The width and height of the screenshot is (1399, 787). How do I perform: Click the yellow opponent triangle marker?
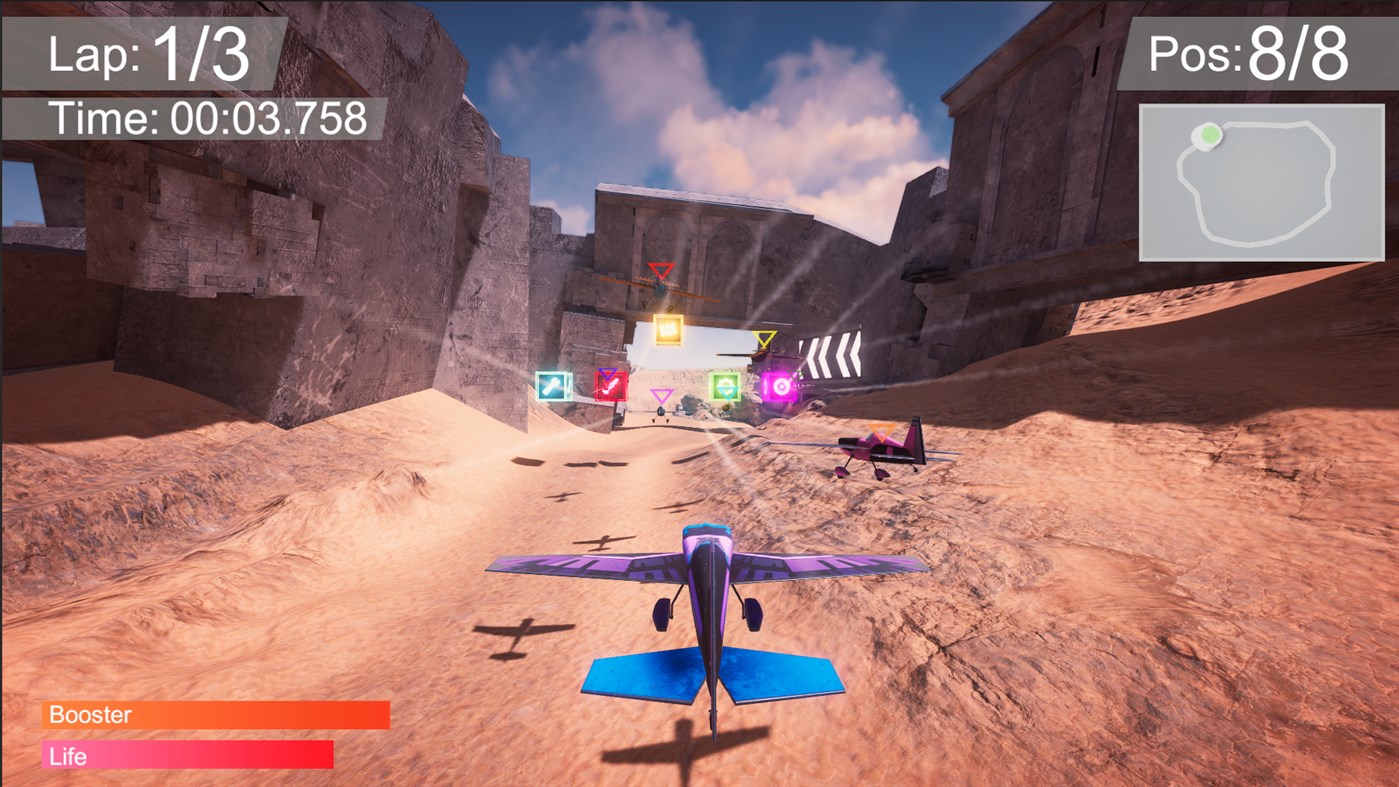coord(765,340)
